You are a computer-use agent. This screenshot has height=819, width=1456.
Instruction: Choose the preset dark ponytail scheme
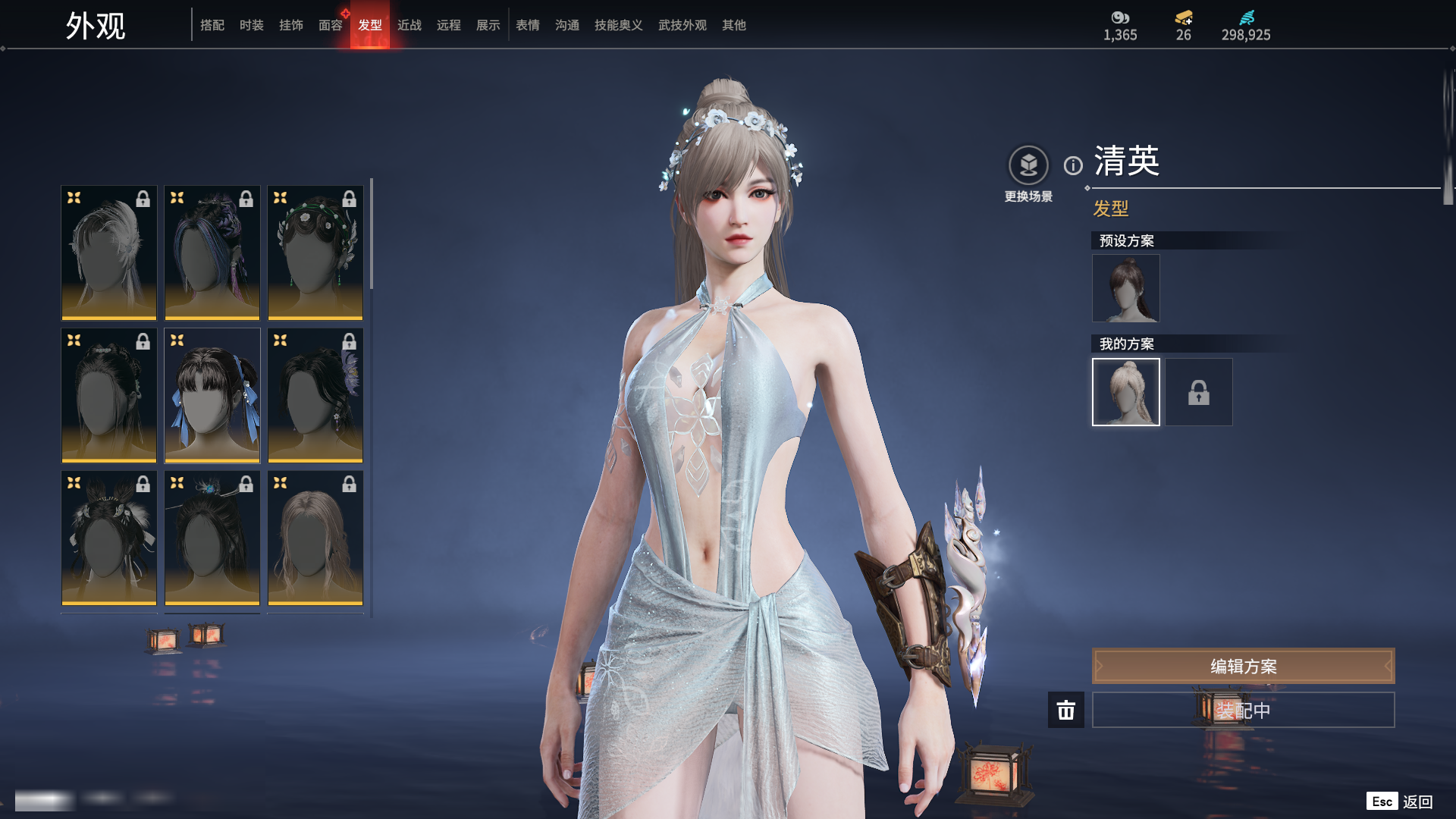[1126, 288]
